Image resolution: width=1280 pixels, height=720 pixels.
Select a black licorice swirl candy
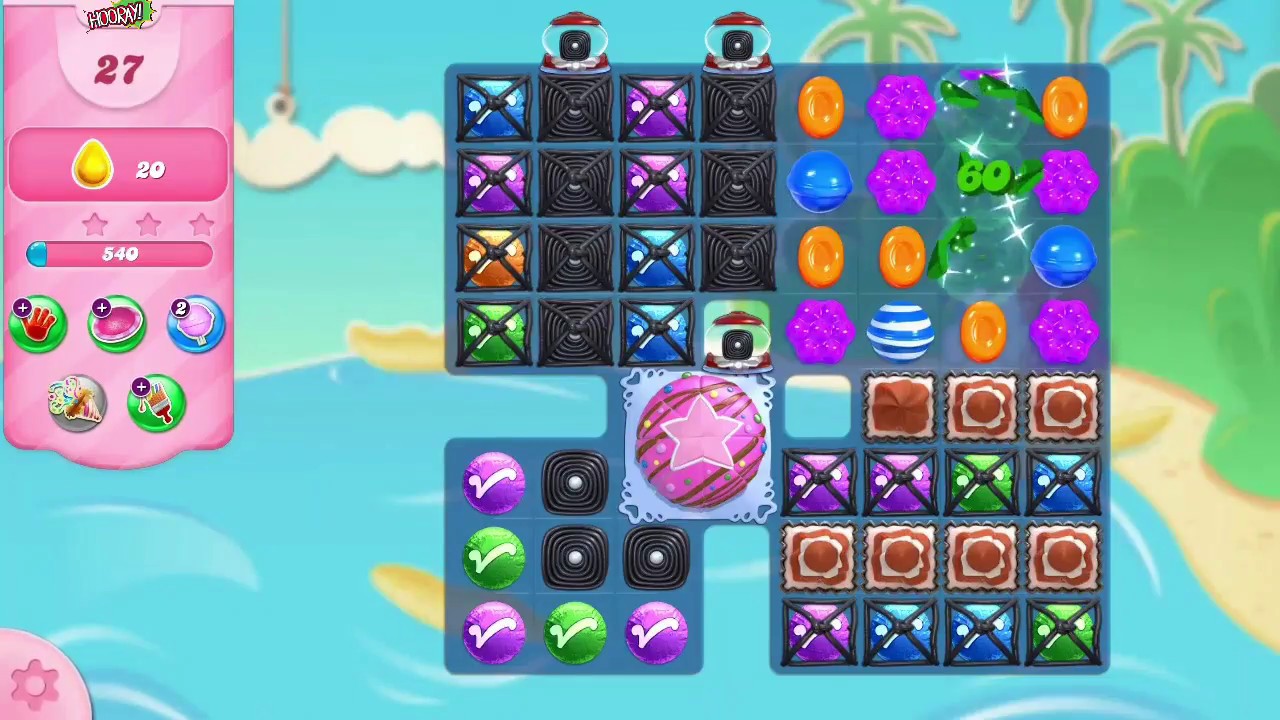[575, 483]
